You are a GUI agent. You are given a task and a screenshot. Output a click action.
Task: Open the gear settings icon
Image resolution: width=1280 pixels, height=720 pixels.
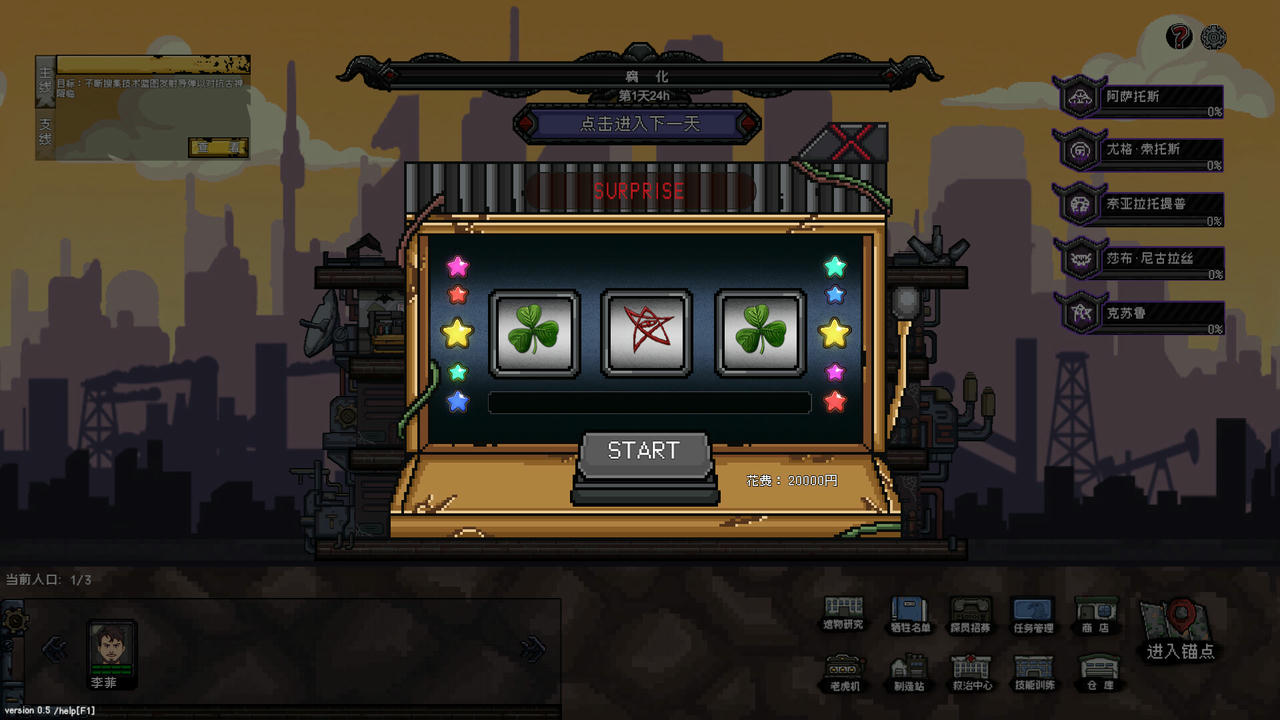click(1213, 37)
